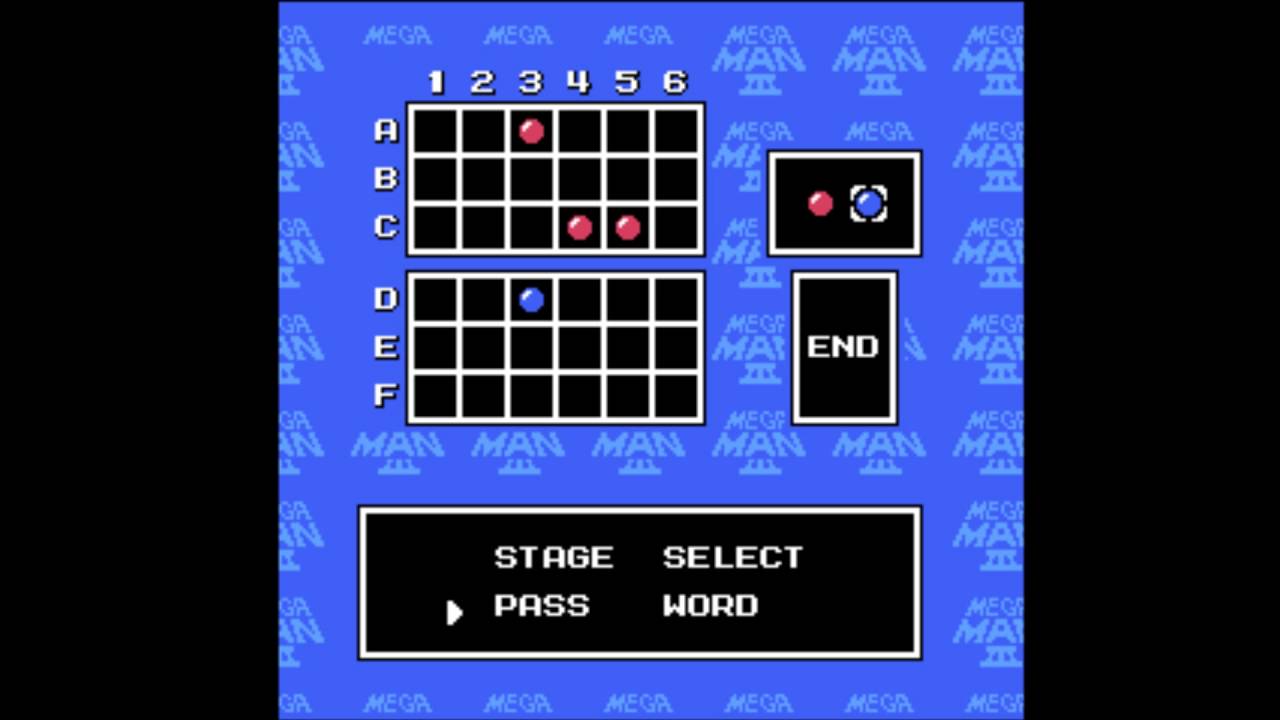
Task: Select the STAGE SELECT menu option
Action: pos(646,558)
